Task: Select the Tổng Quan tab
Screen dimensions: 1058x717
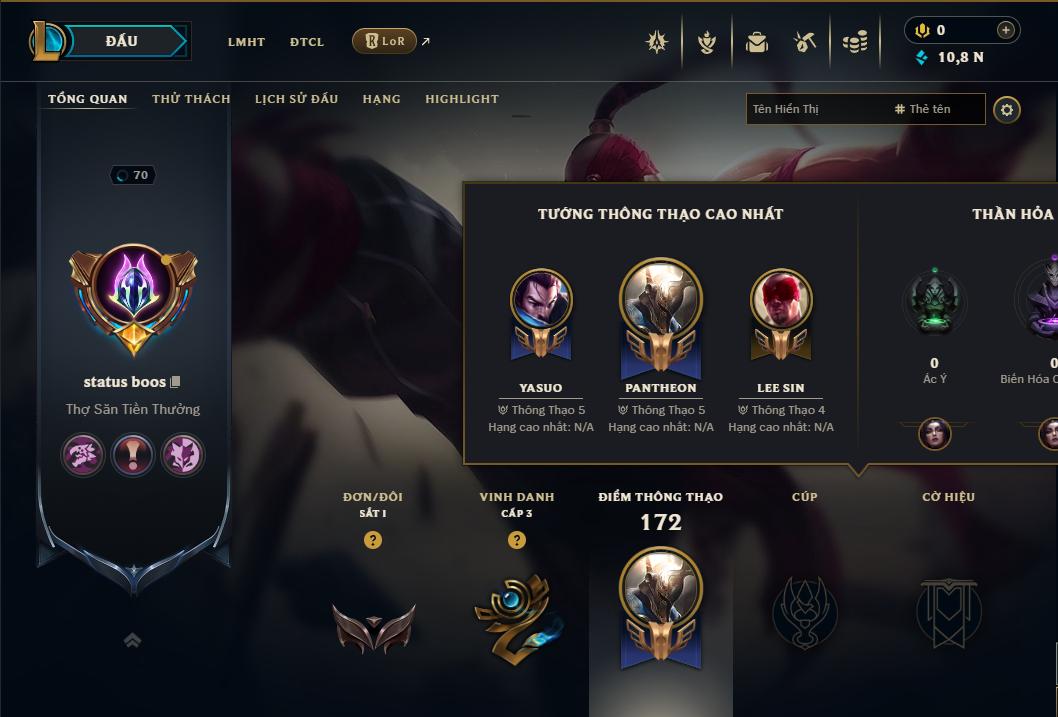Action: pos(88,99)
